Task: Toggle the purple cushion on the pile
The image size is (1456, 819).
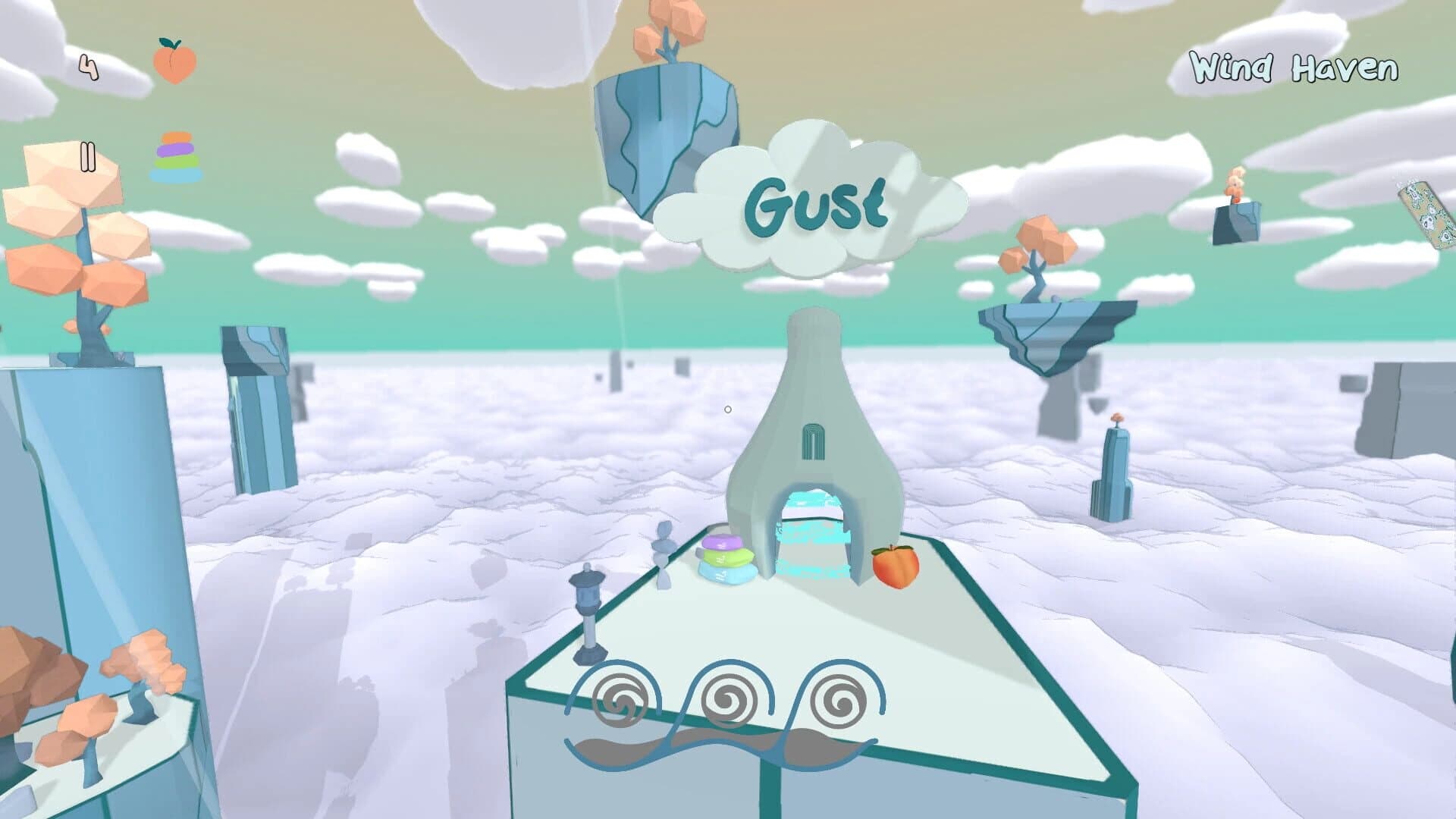Action: (724, 542)
